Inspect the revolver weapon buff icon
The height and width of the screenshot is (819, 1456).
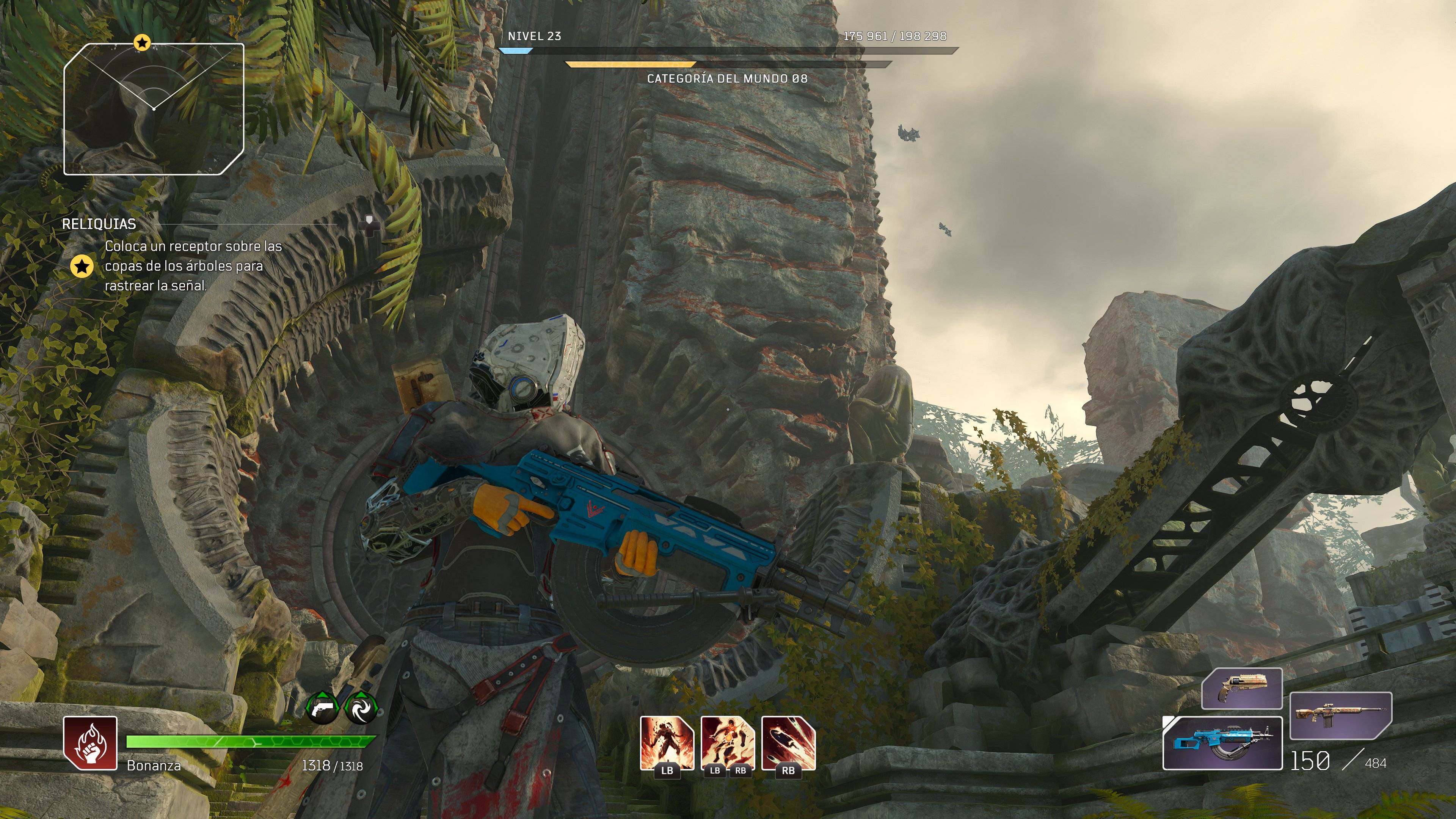[323, 708]
